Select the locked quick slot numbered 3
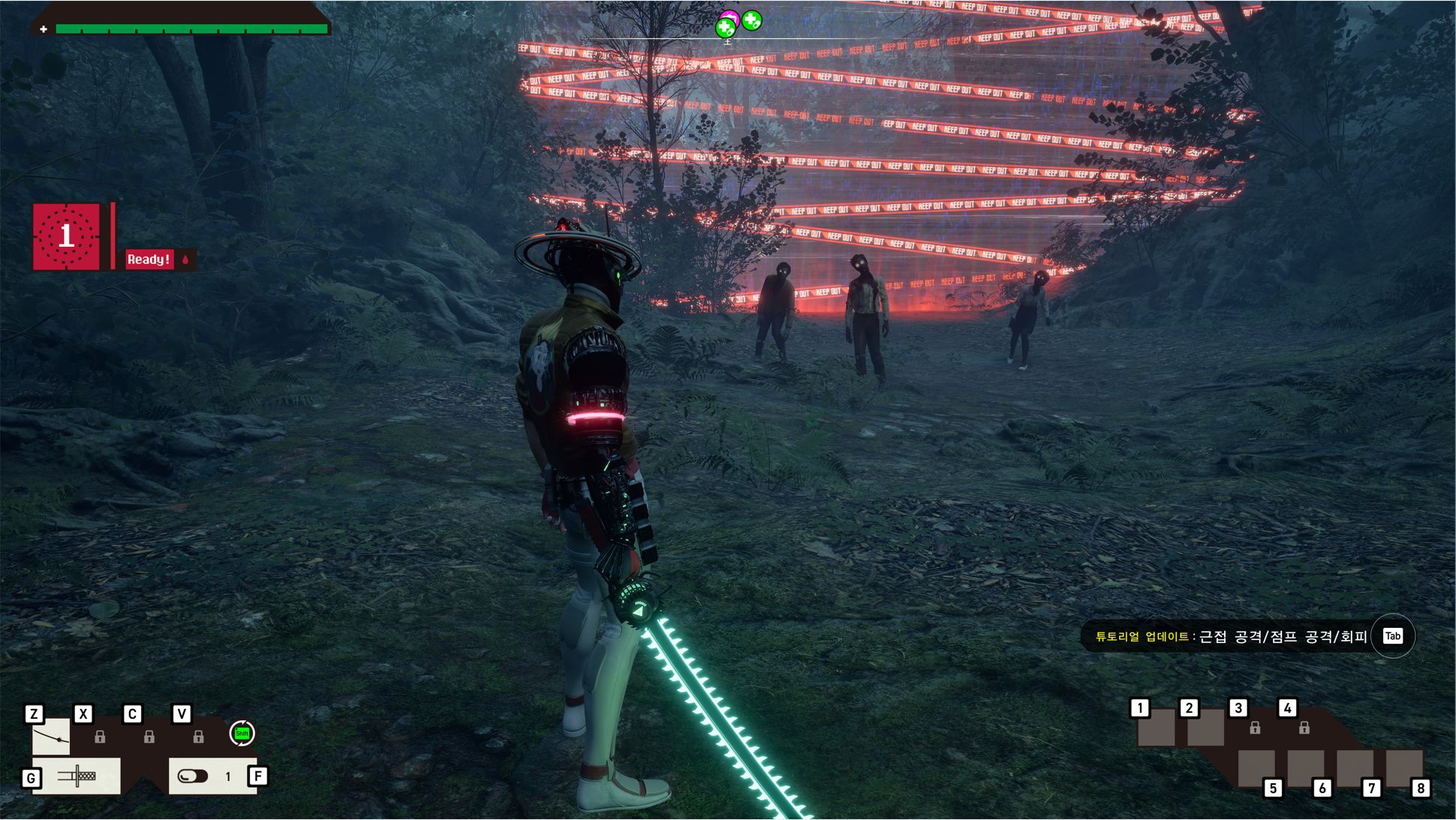Viewport: 1456px width, 820px height. 1255,728
